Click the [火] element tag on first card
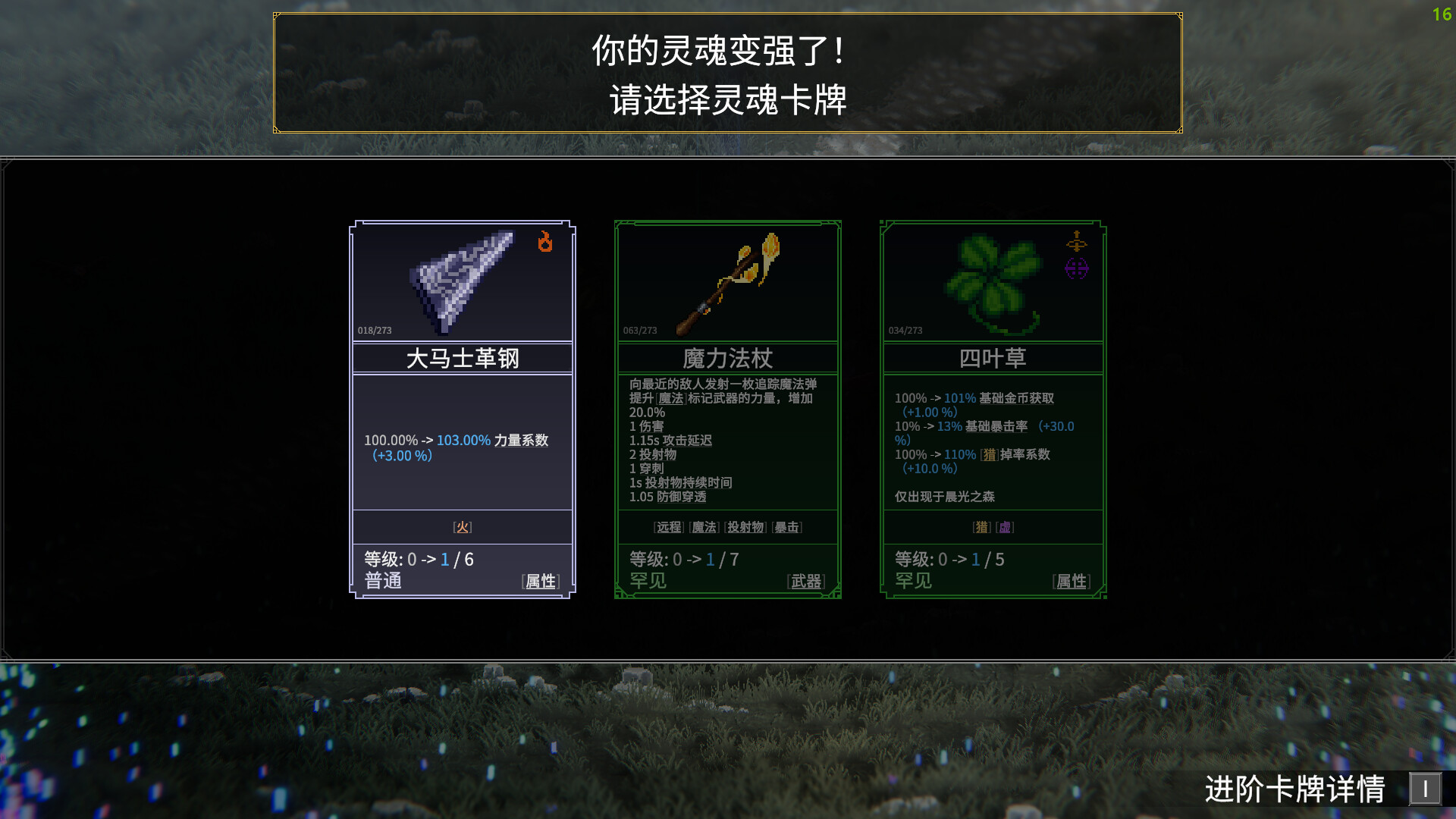1456x819 pixels. (x=462, y=526)
